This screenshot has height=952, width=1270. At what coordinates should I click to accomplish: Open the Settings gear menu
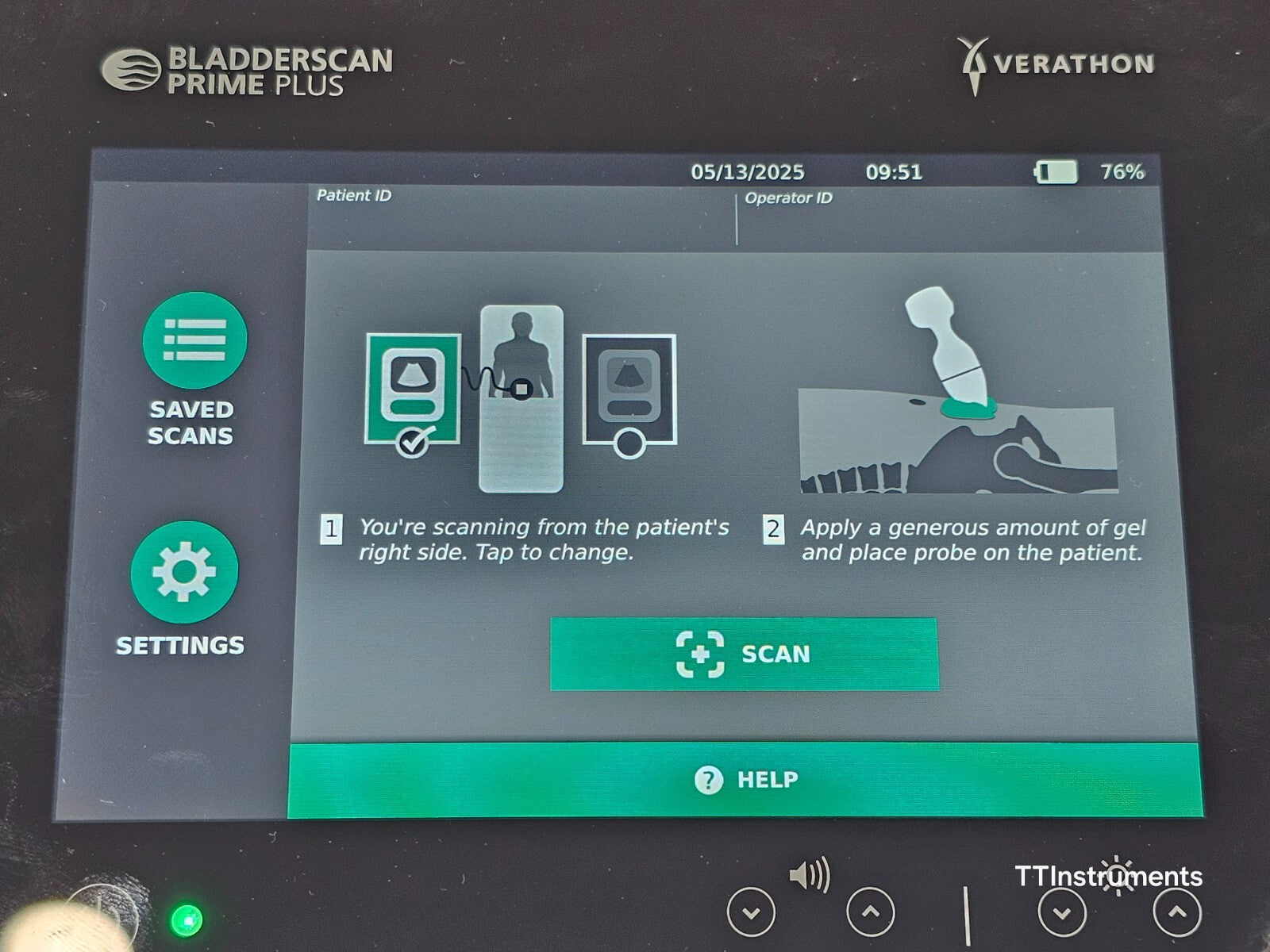184,571
